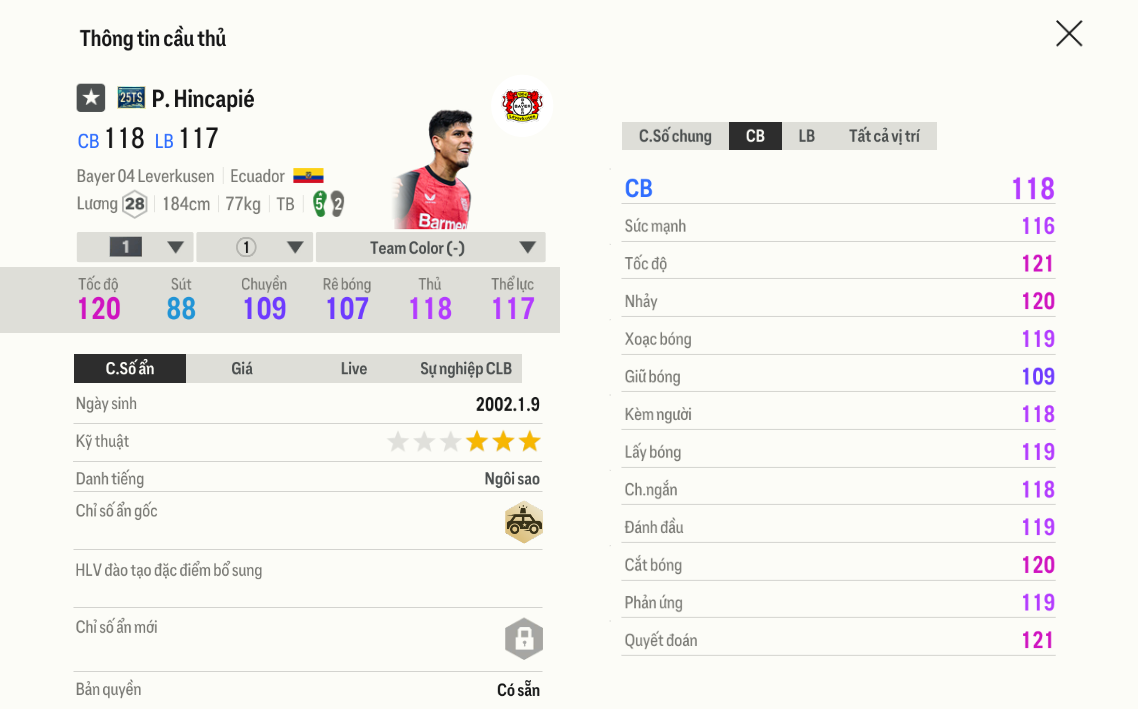The width and height of the screenshot is (1138, 709).
Task: Toggle the star favorite icon
Action: [91, 98]
